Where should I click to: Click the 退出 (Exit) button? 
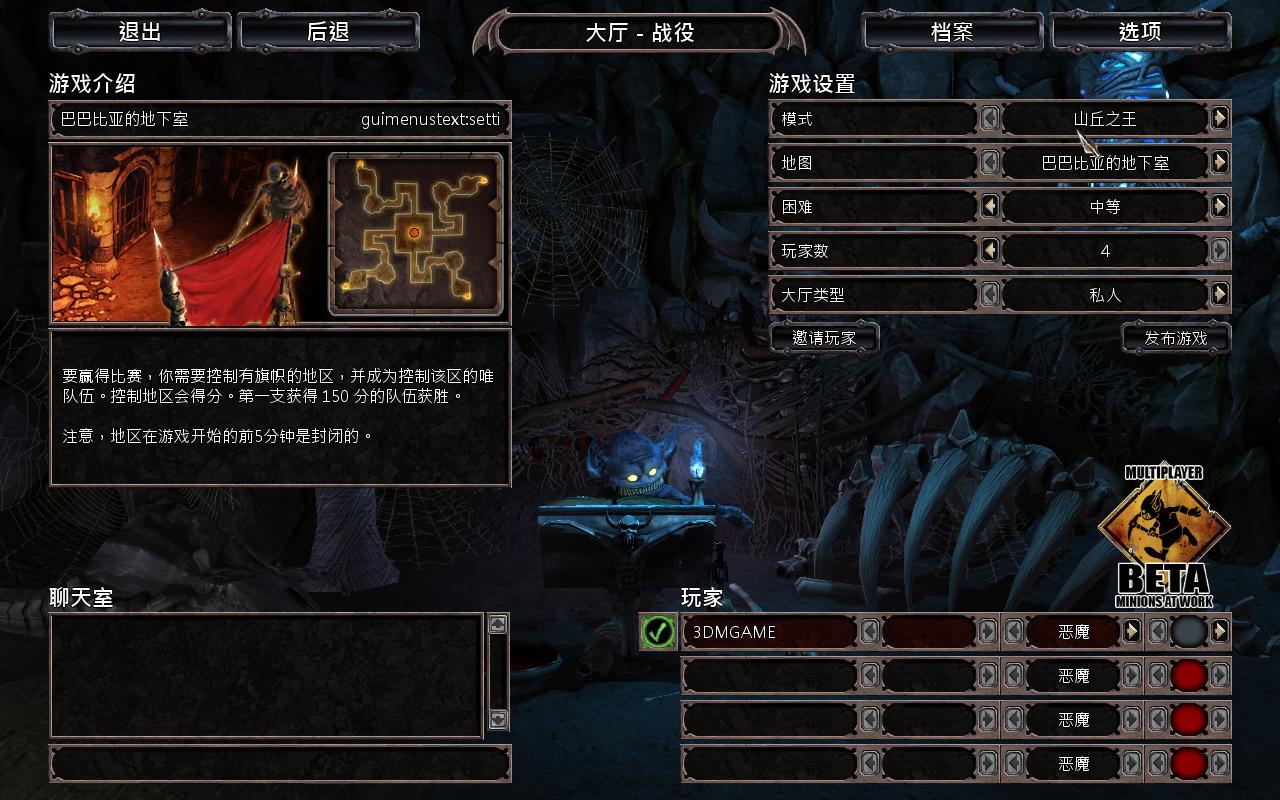coord(140,32)
